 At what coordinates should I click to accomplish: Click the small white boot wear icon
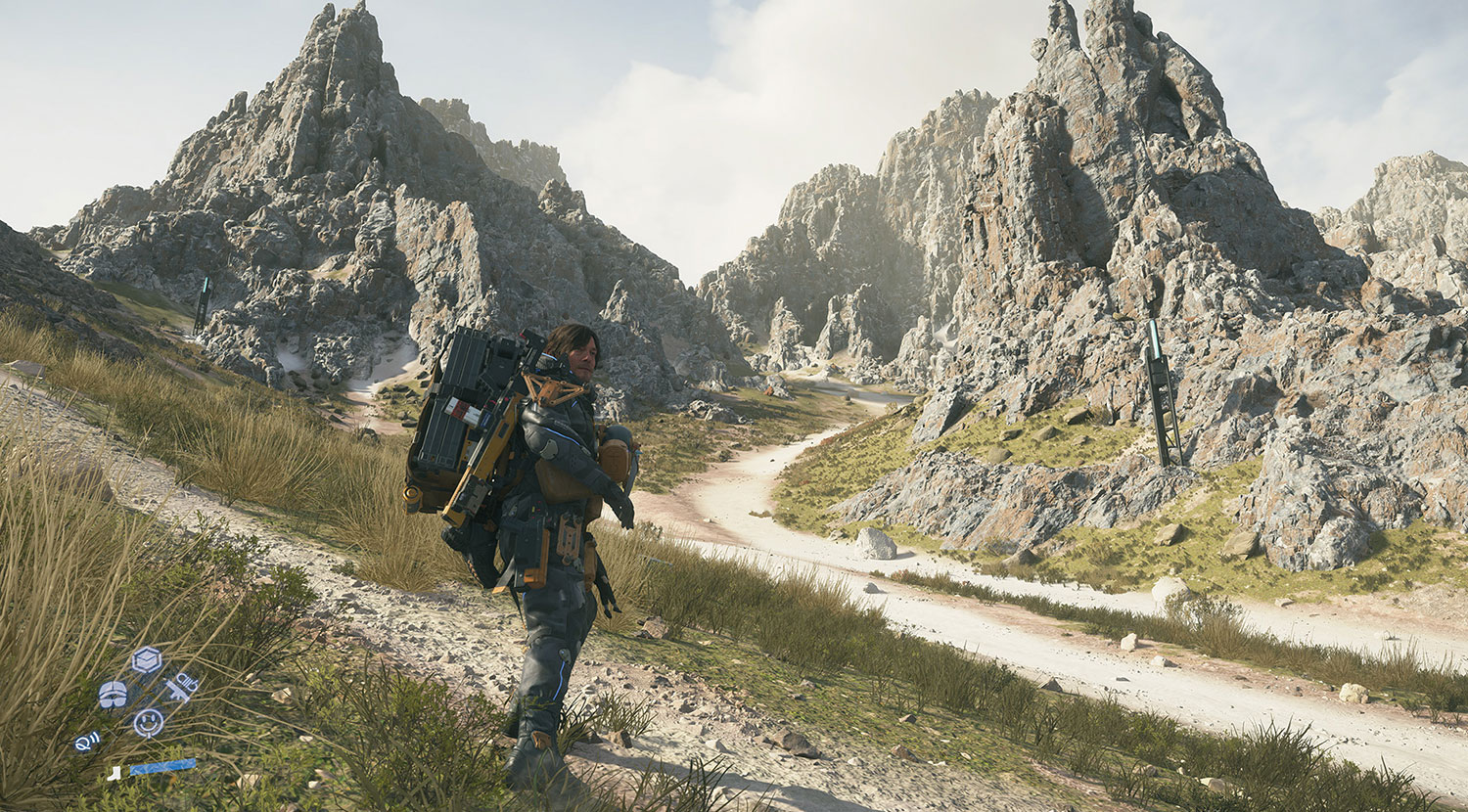(114, 773)
